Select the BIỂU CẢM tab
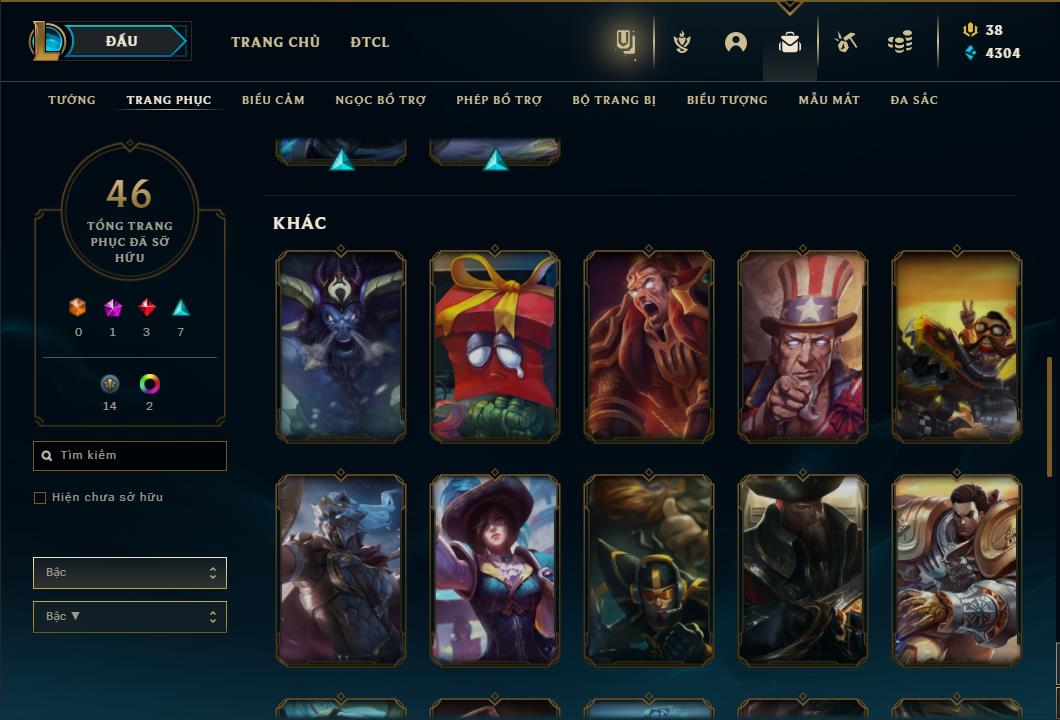The width and height of the screenshot is (1060, 720). 273,100
